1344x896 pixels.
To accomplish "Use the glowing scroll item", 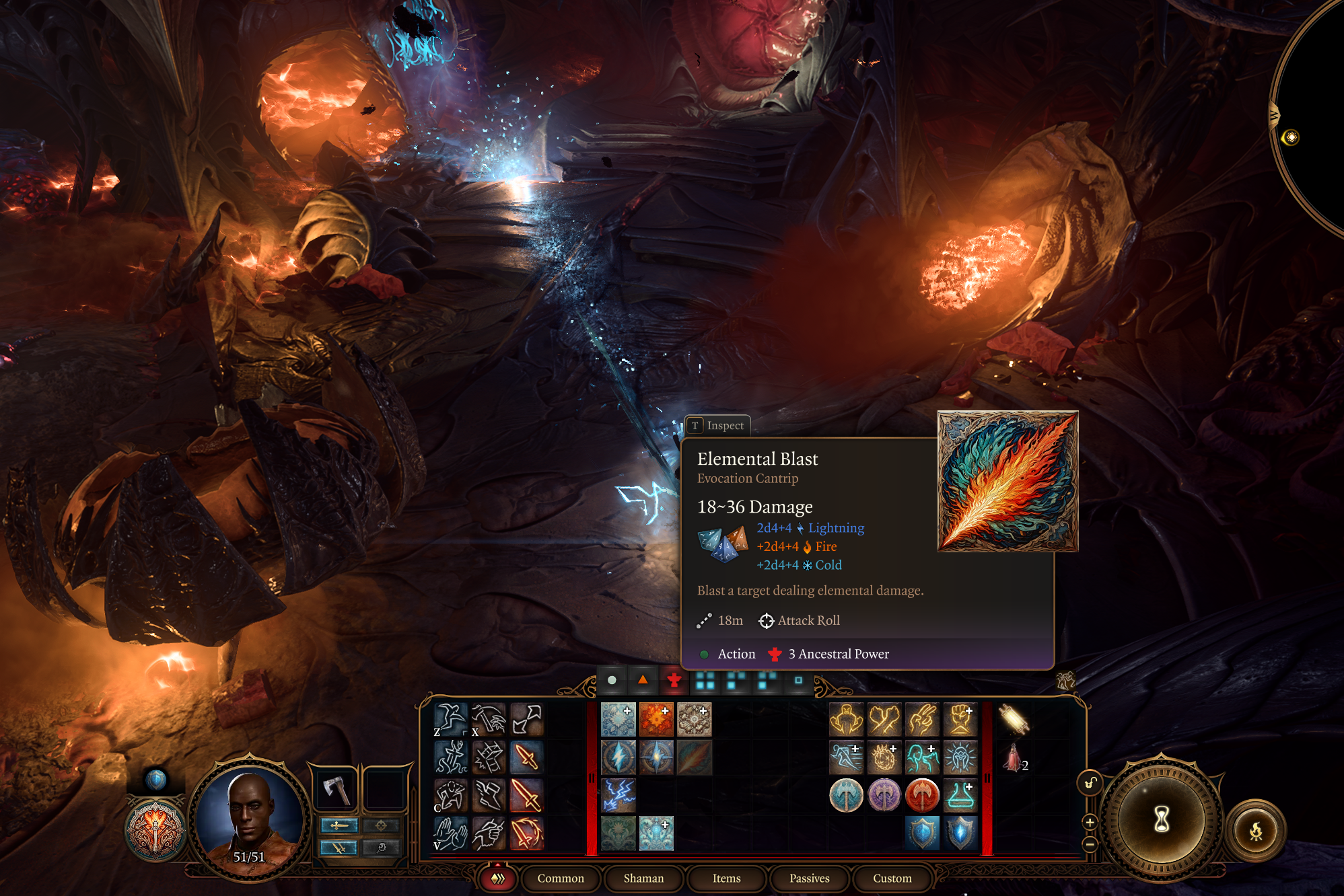I will (x=1013, y=720).
